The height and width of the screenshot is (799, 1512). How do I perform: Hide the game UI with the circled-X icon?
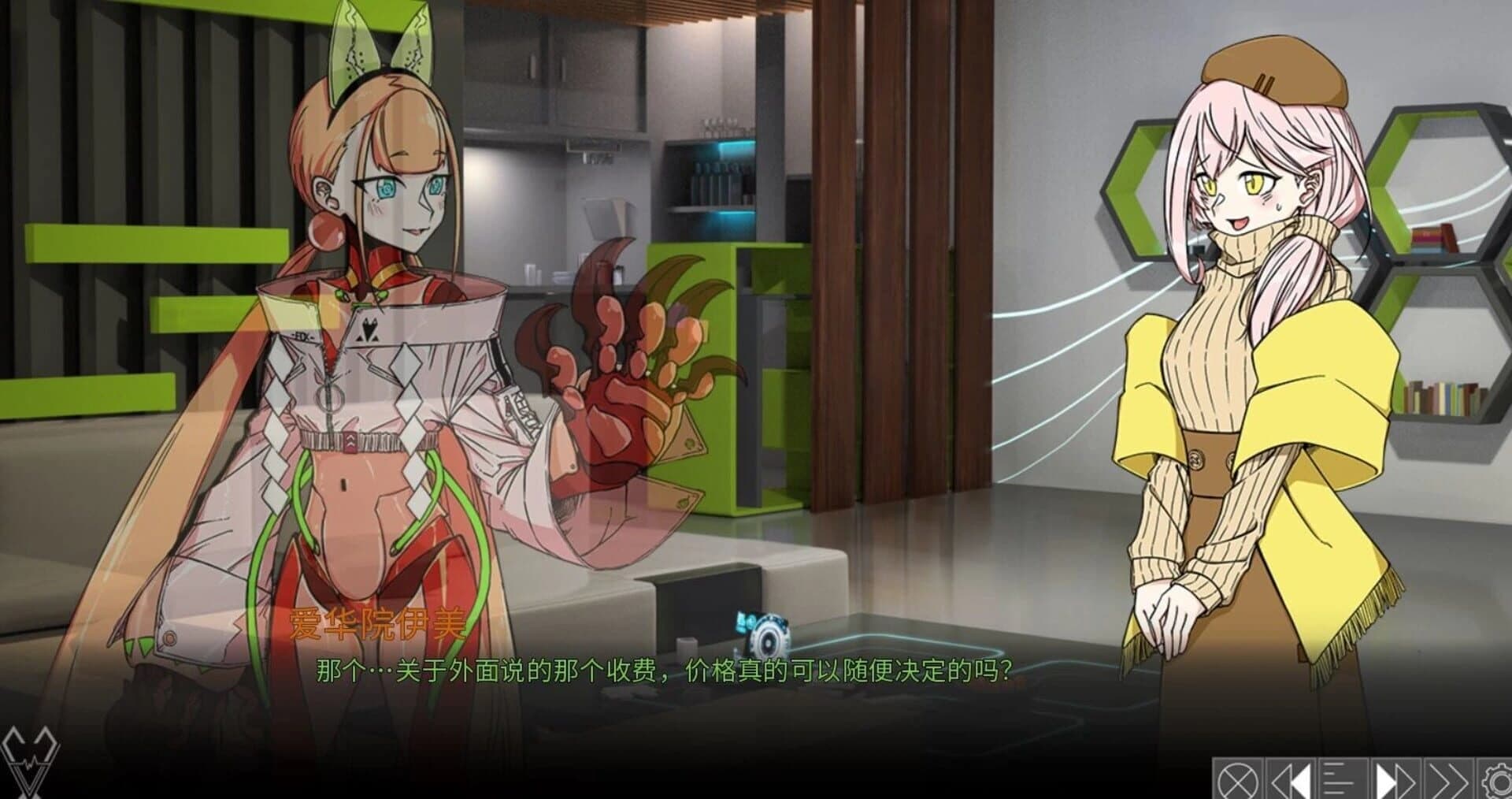(1238, 784)
